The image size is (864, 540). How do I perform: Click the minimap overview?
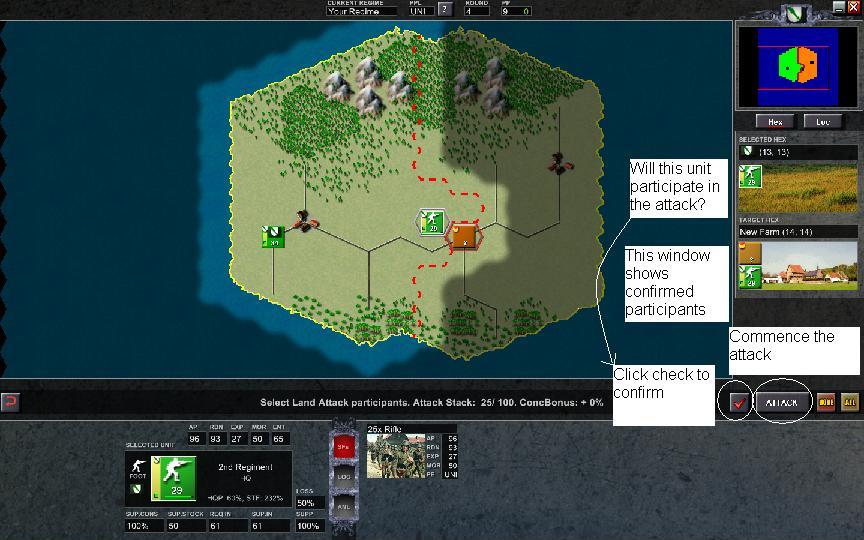click(x=797, y=65)
